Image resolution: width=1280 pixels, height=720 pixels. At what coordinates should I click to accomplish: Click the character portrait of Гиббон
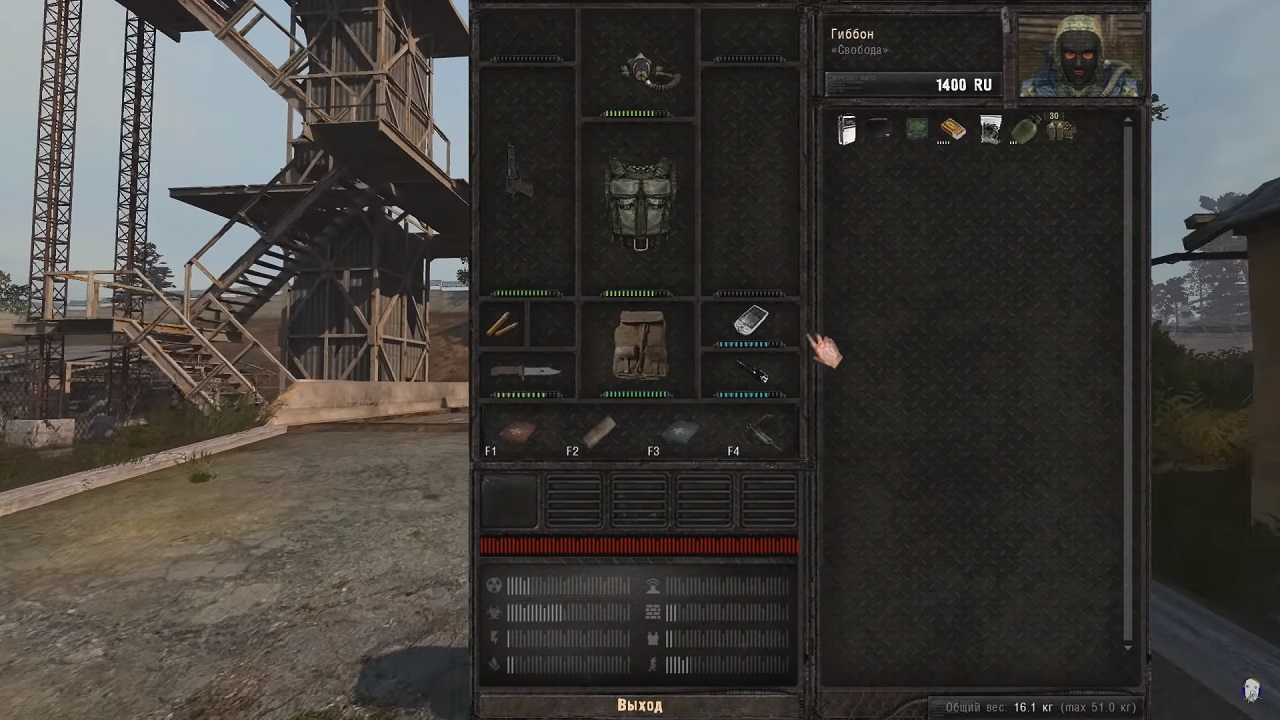1079,57
